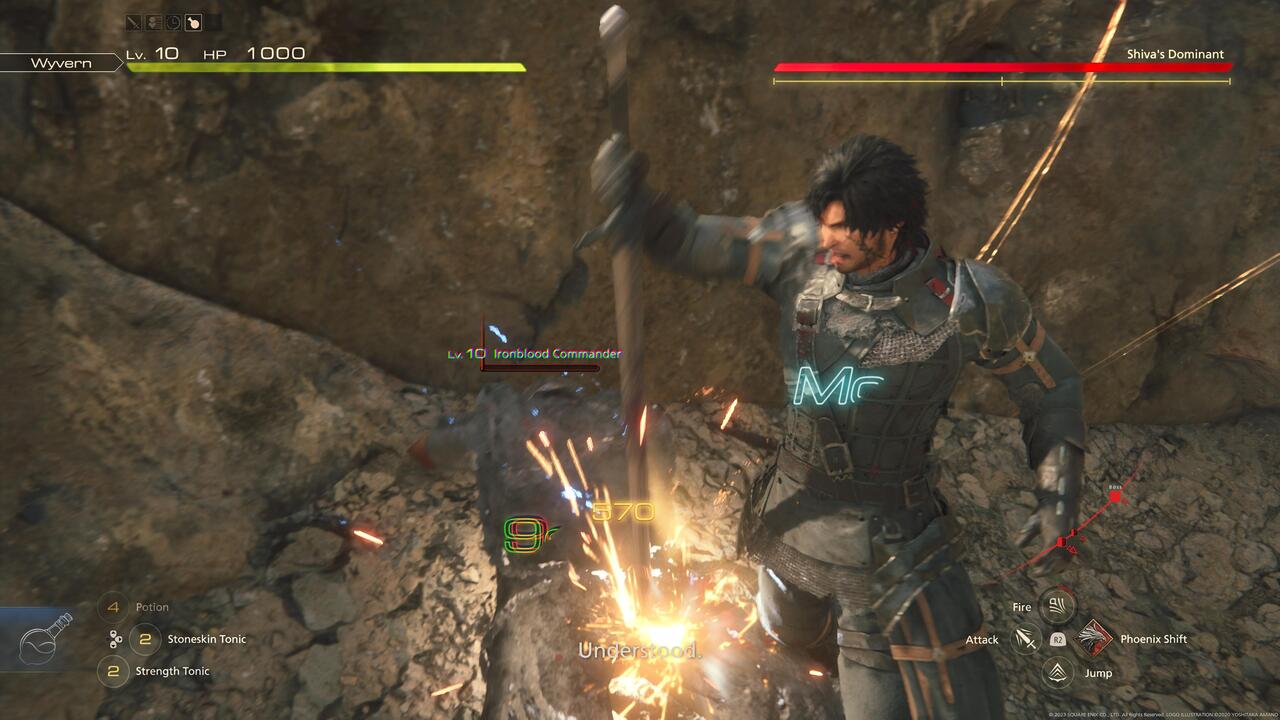Select the highlighted potion accessory icon

[193, 22]
